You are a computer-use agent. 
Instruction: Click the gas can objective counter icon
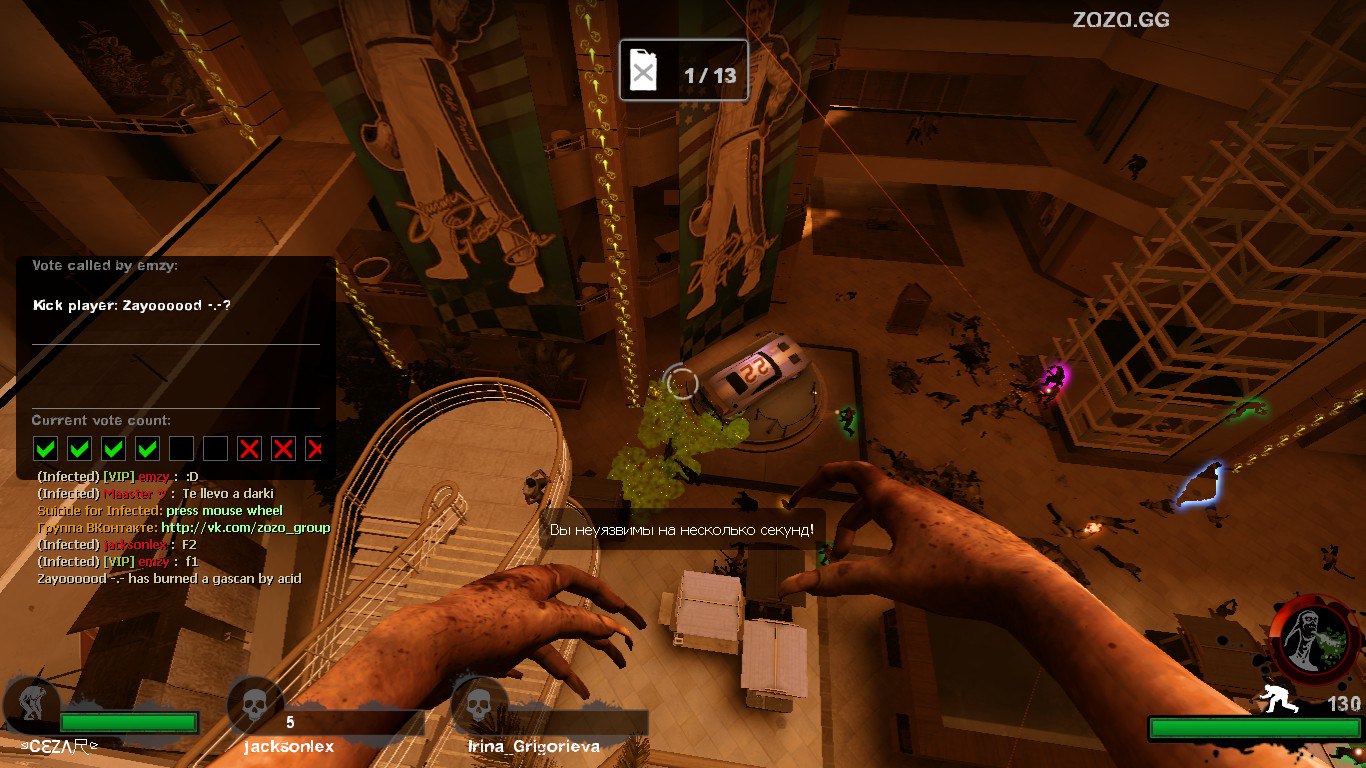click(x=645, y=72)
